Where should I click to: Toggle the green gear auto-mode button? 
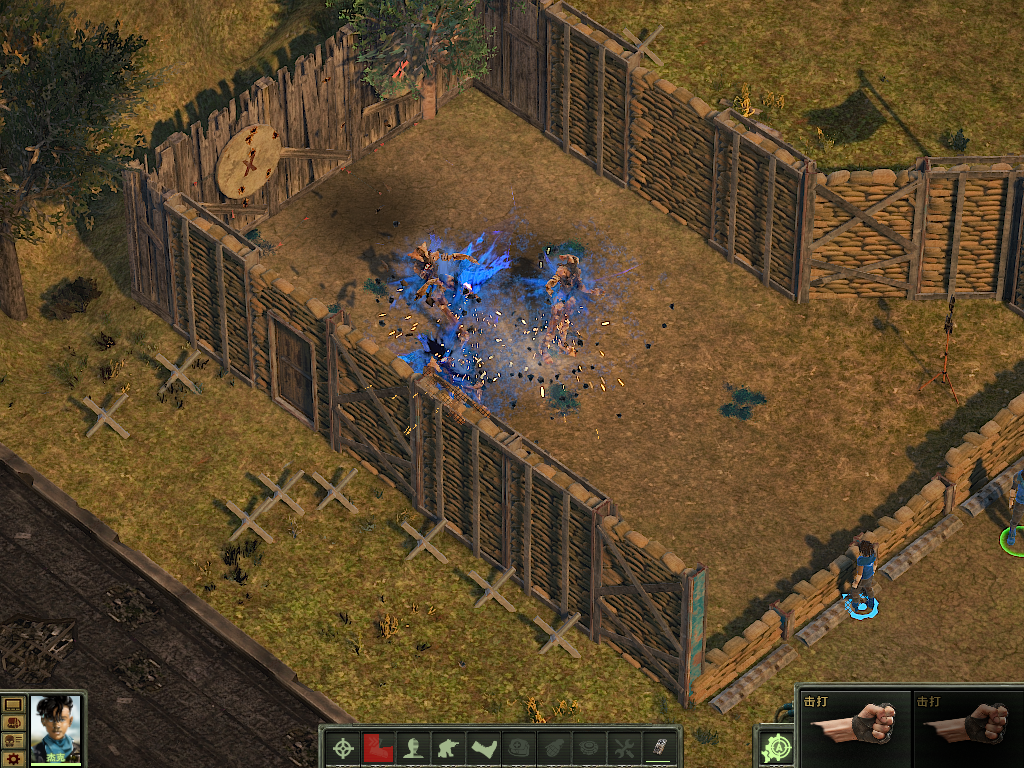pyautogui.click(x=777, y=748)
